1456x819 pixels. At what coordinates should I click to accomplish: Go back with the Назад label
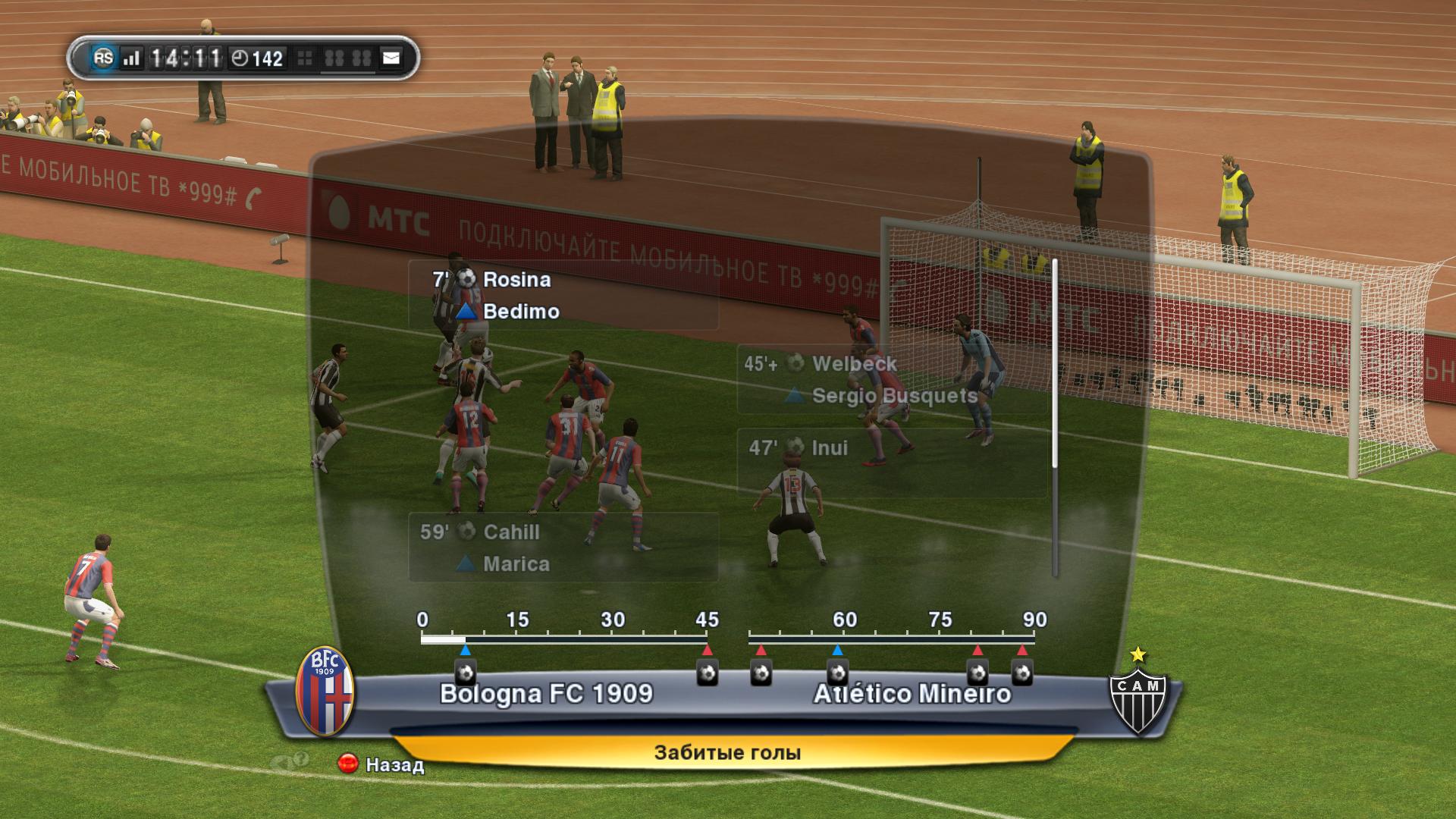coord(394,764)
